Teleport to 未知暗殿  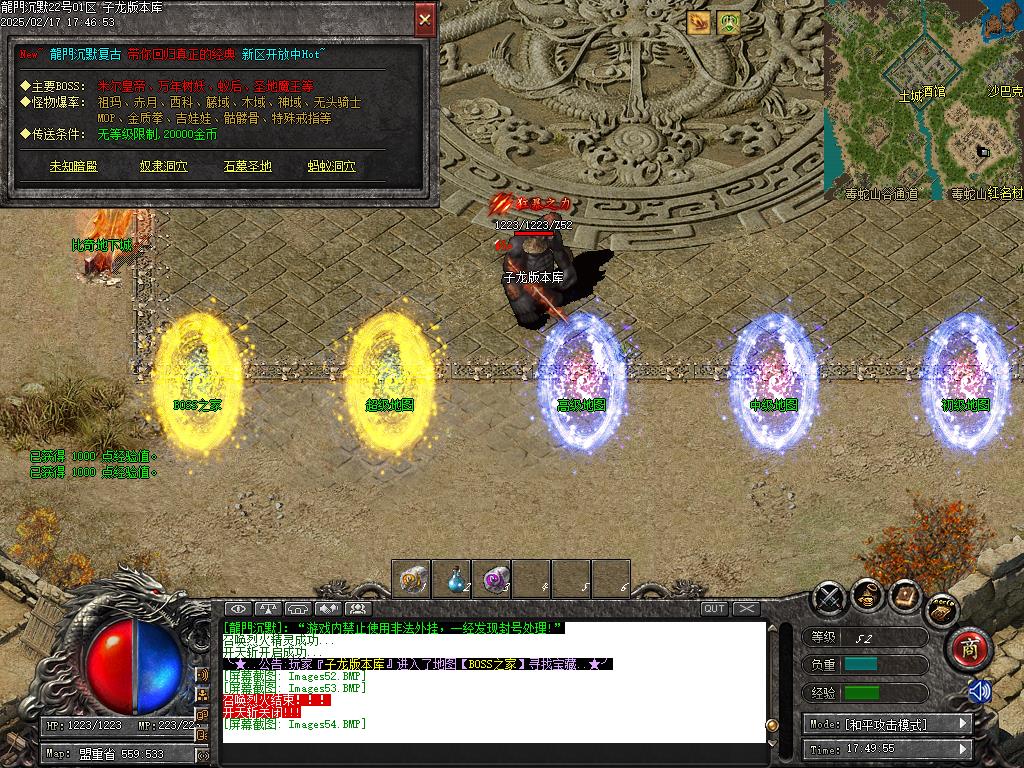74,166
